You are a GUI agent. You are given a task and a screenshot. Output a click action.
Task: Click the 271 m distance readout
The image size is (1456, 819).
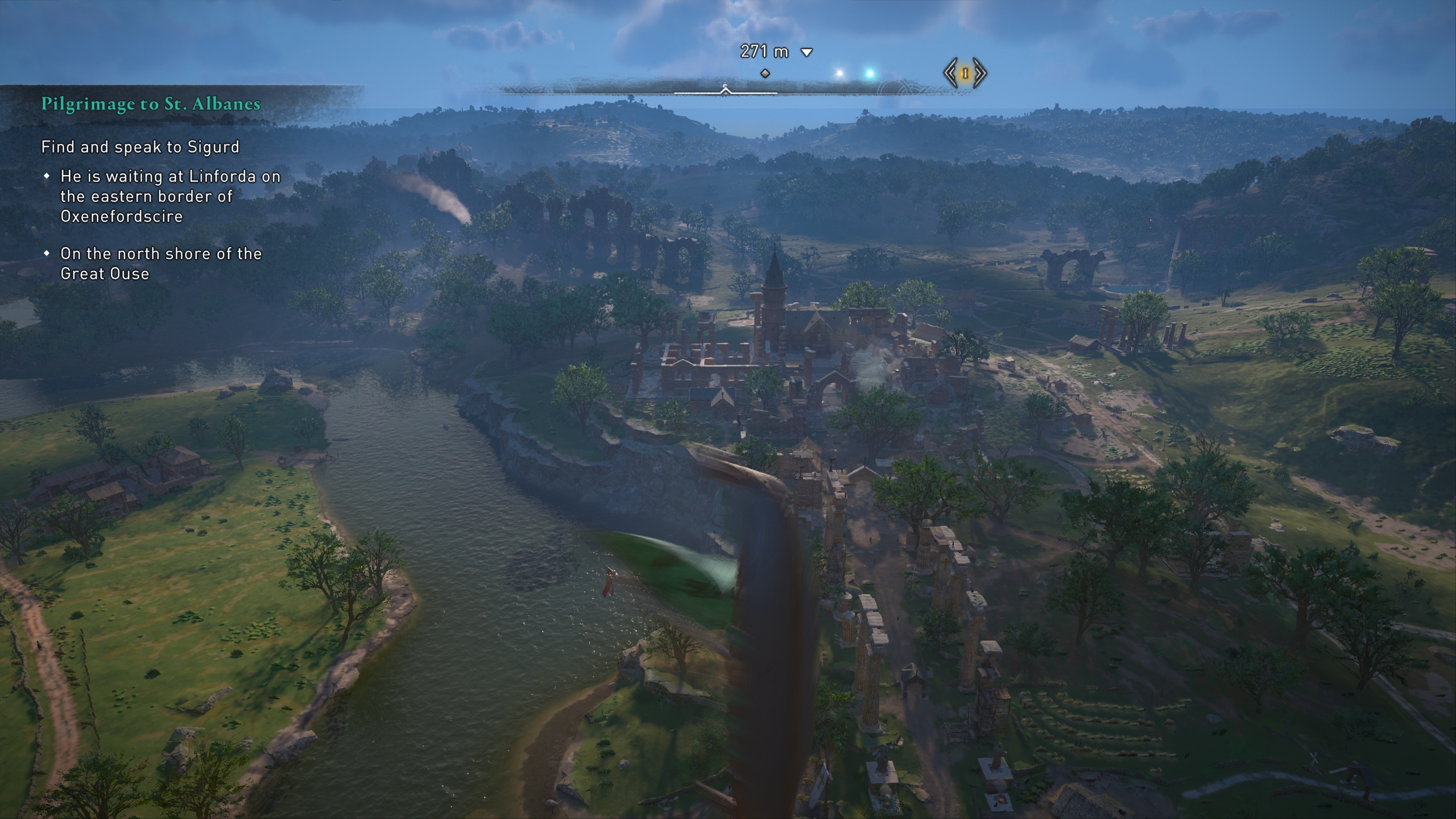[x=764, y=51]
